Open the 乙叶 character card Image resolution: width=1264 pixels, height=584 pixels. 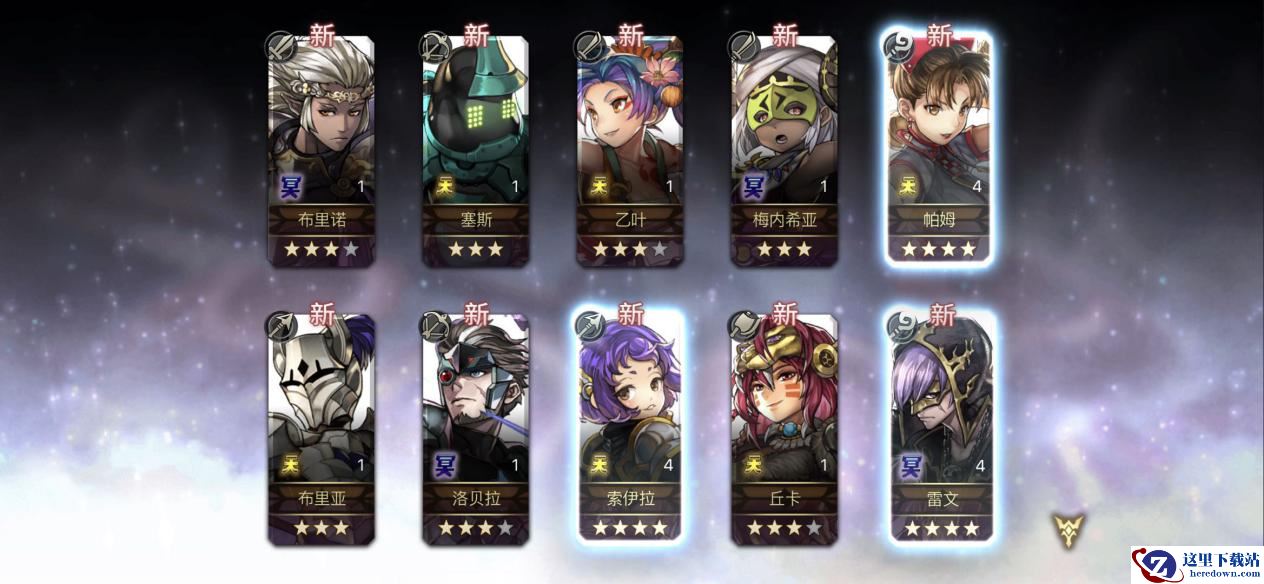tap(629, 150)
